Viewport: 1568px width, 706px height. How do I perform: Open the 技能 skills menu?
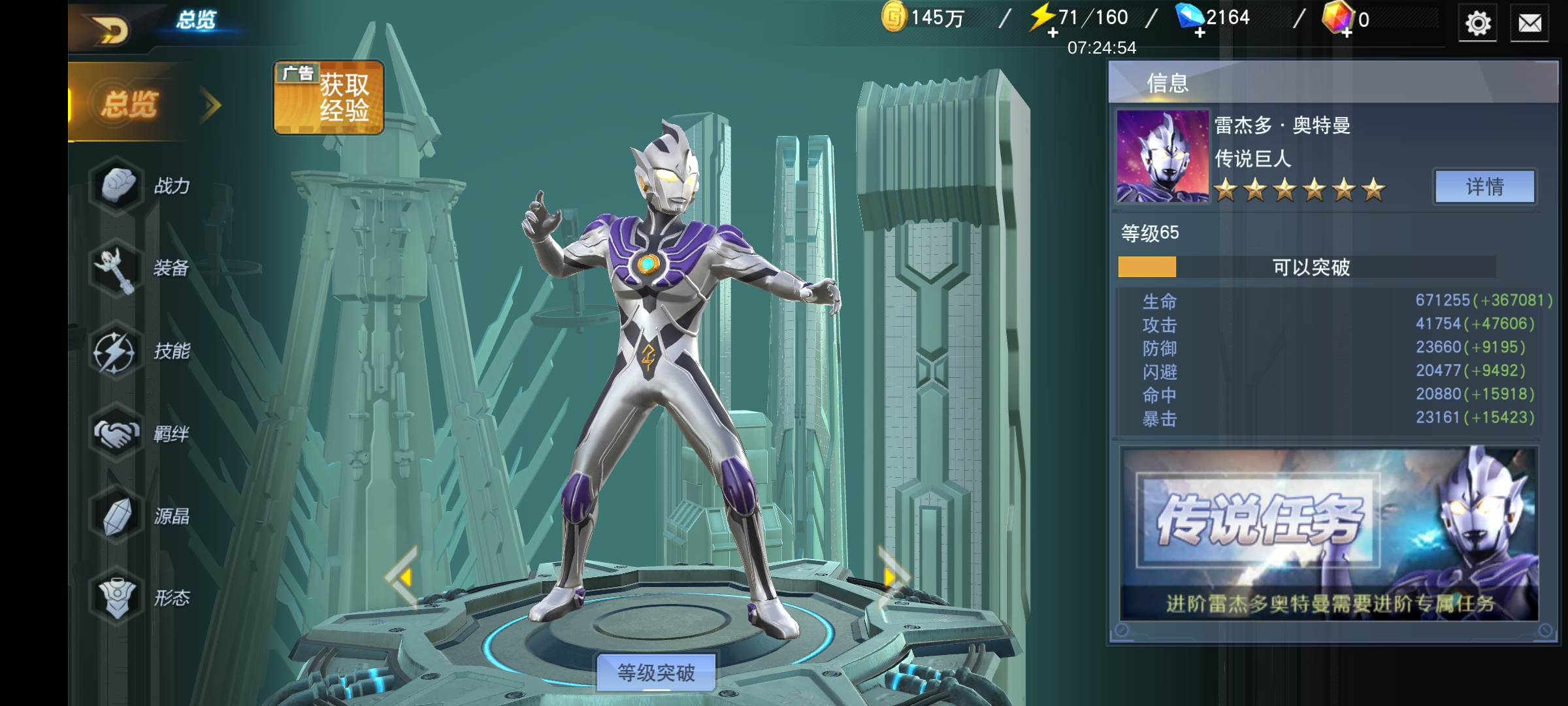(144, 351)
